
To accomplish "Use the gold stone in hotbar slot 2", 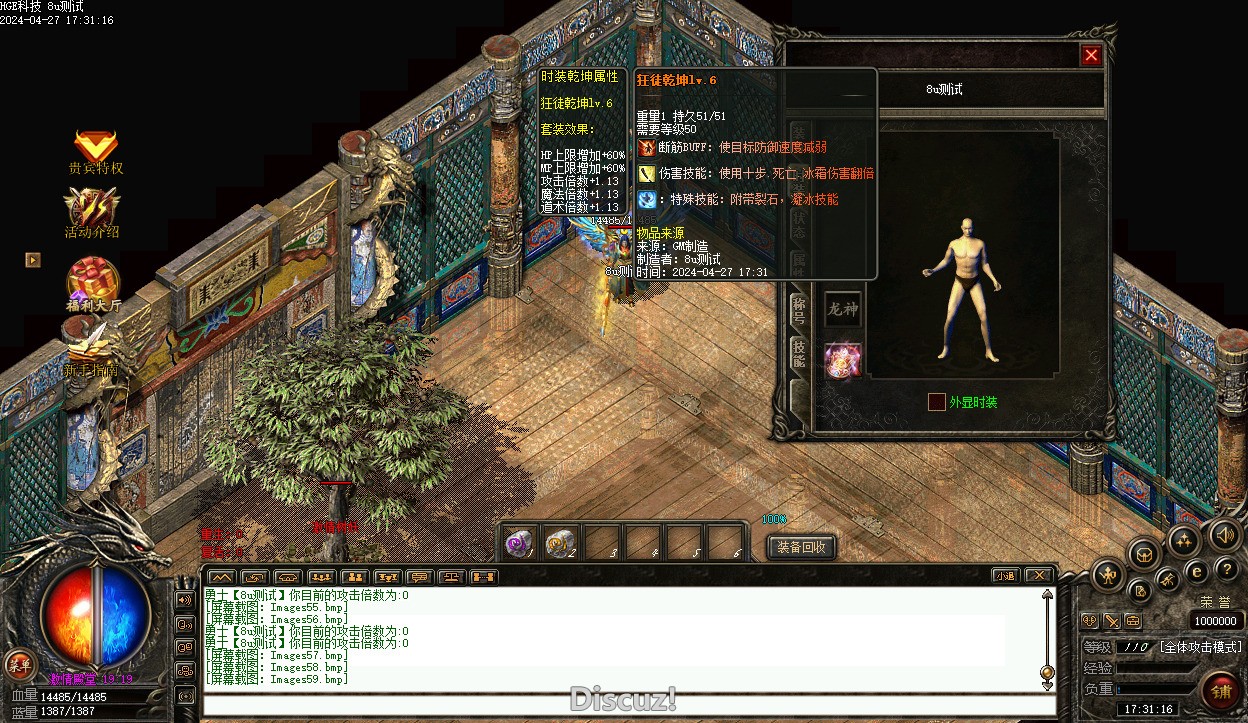I will (x=560, y=543).
